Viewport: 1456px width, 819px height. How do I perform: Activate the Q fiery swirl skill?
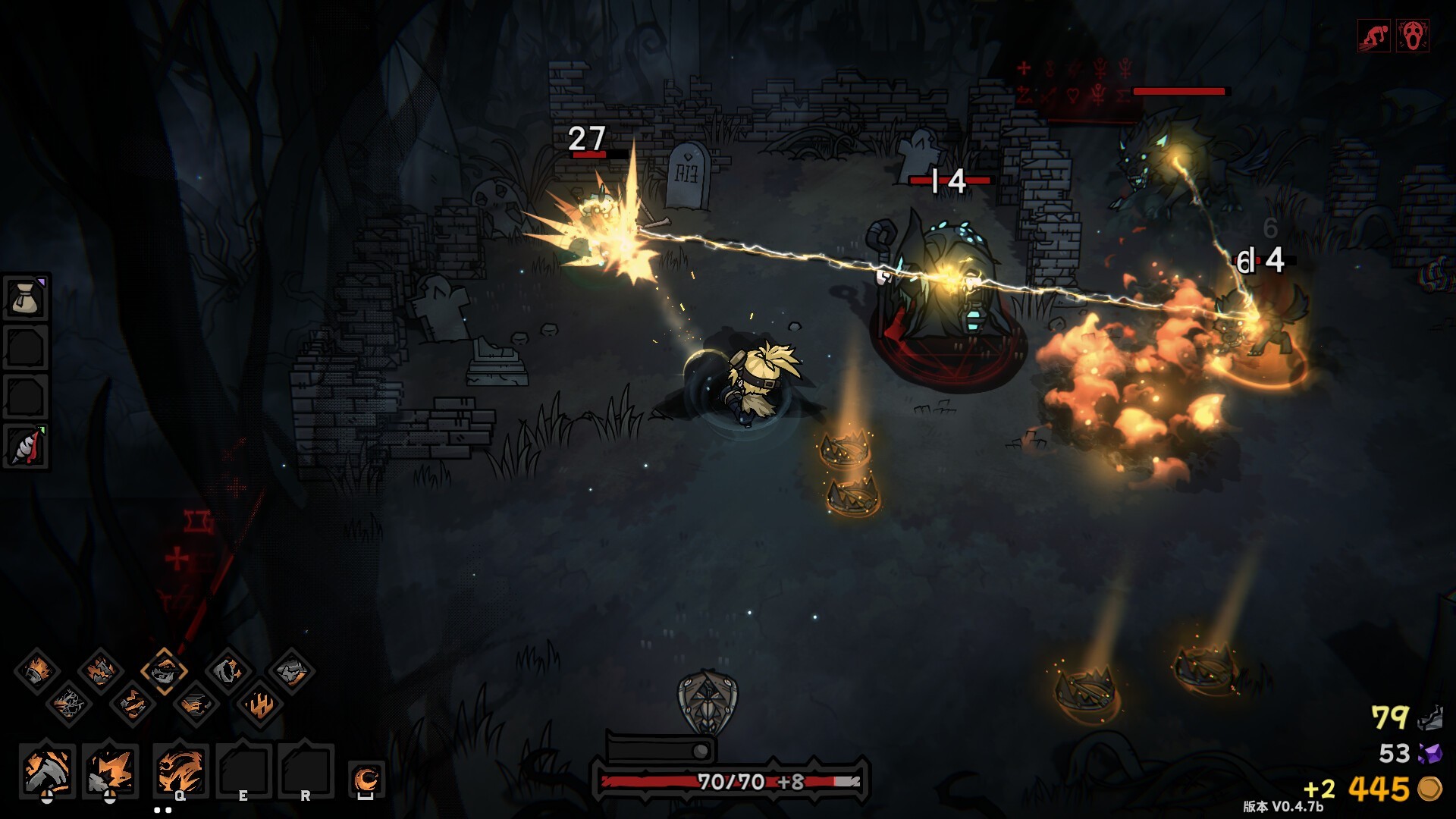(x=180, y=770)
